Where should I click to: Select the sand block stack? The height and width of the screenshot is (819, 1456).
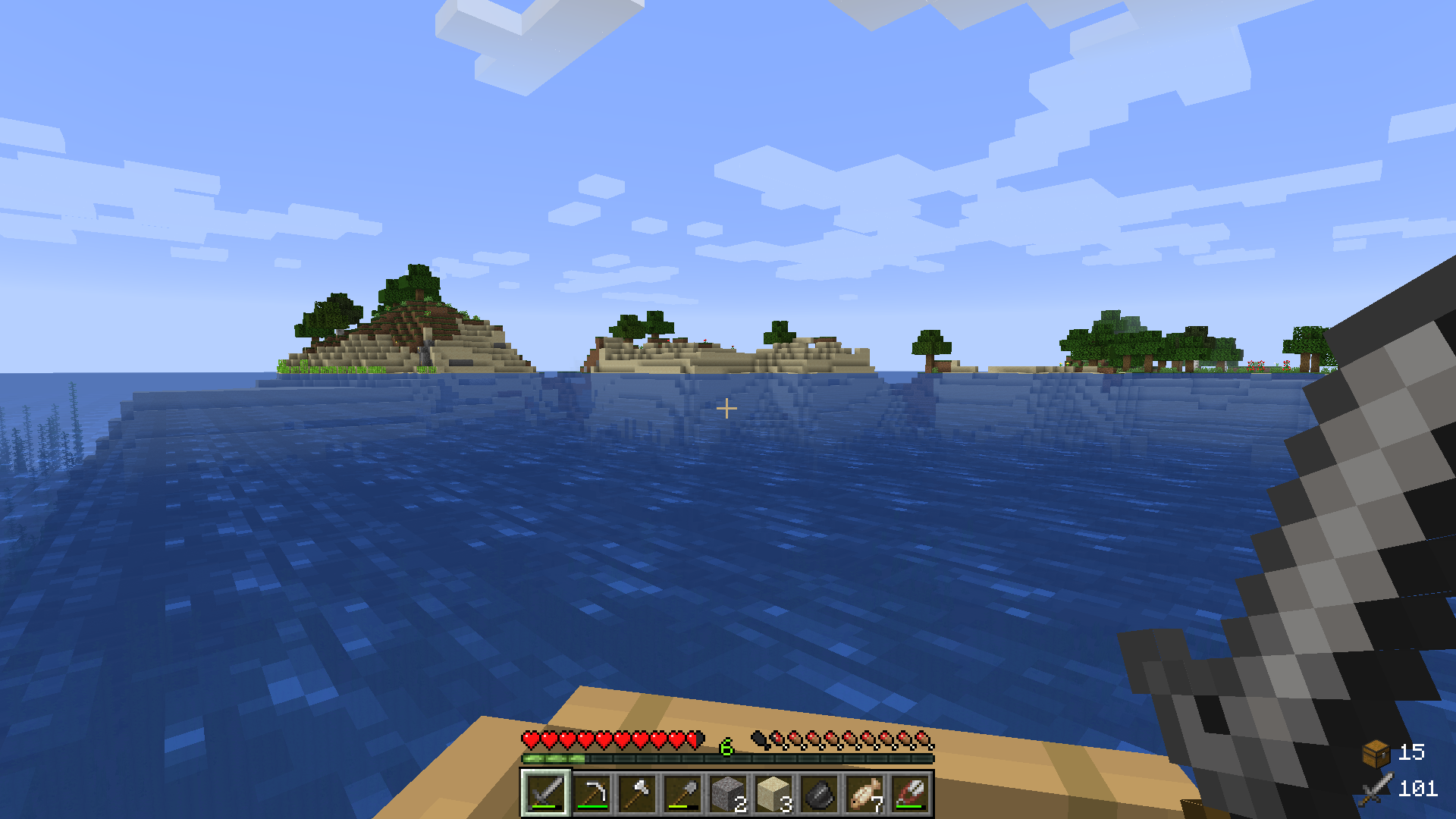(773, 793)
